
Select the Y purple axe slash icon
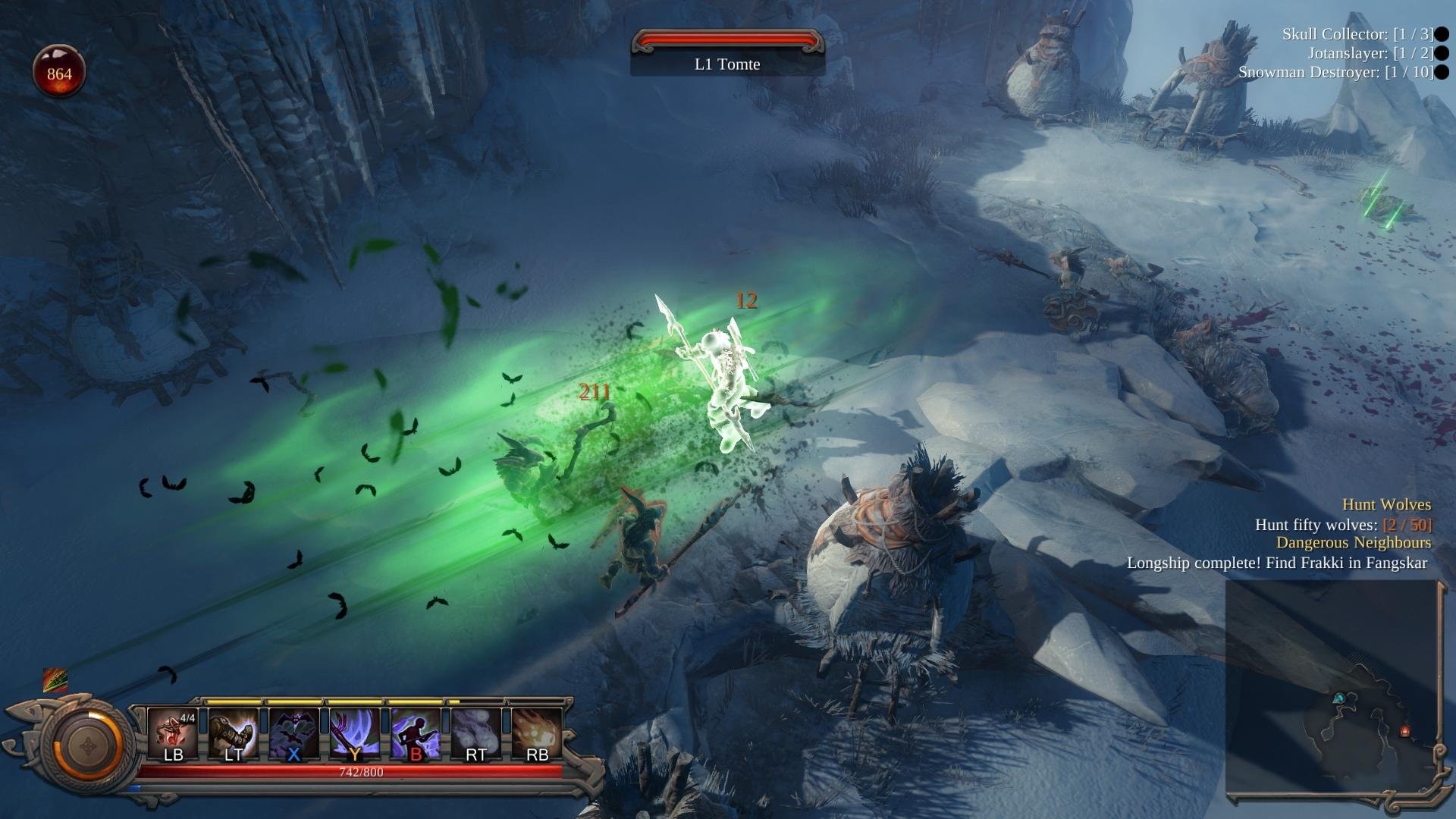tap(355, 732)
